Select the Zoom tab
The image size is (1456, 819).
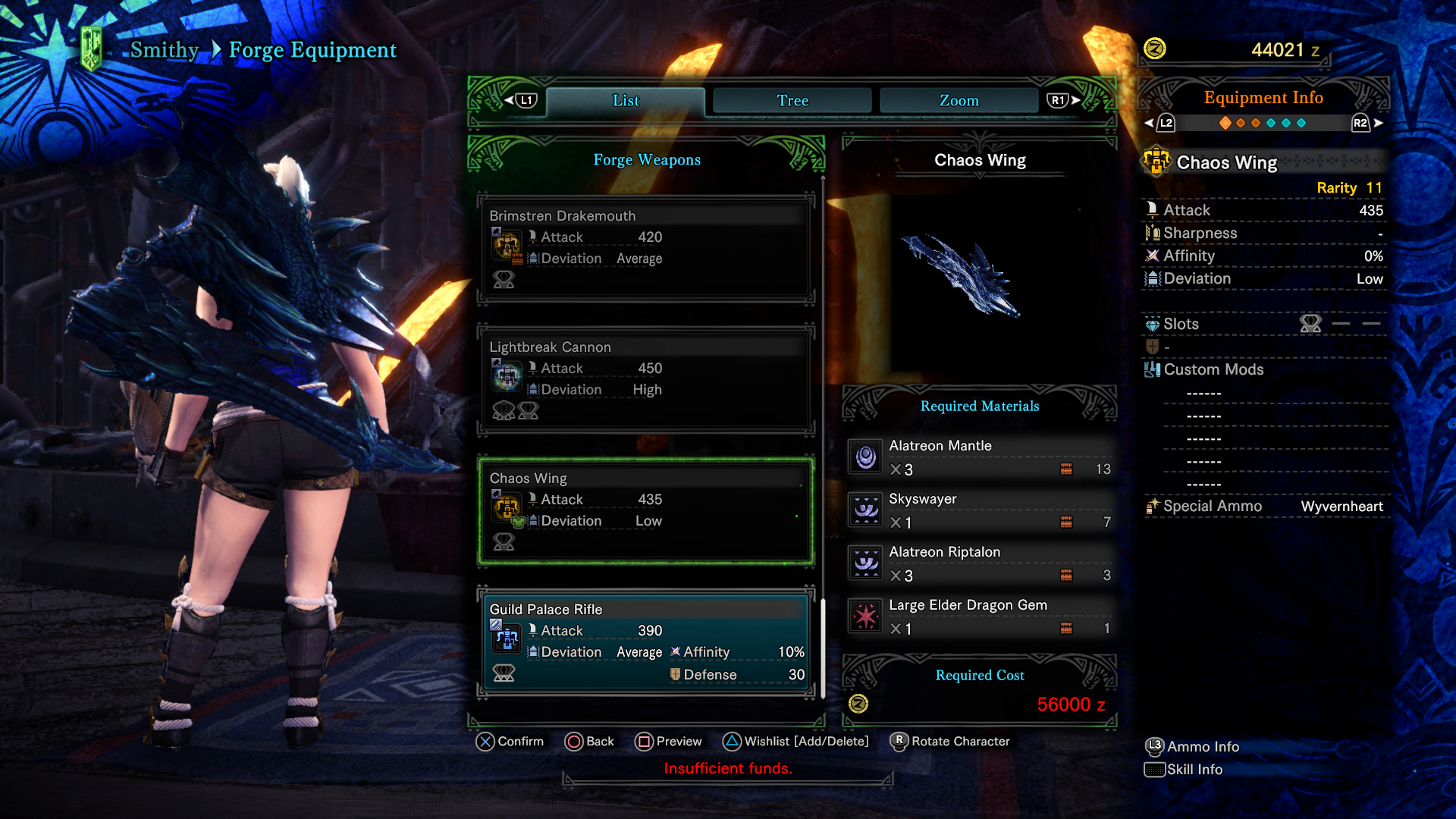point(959,101)
